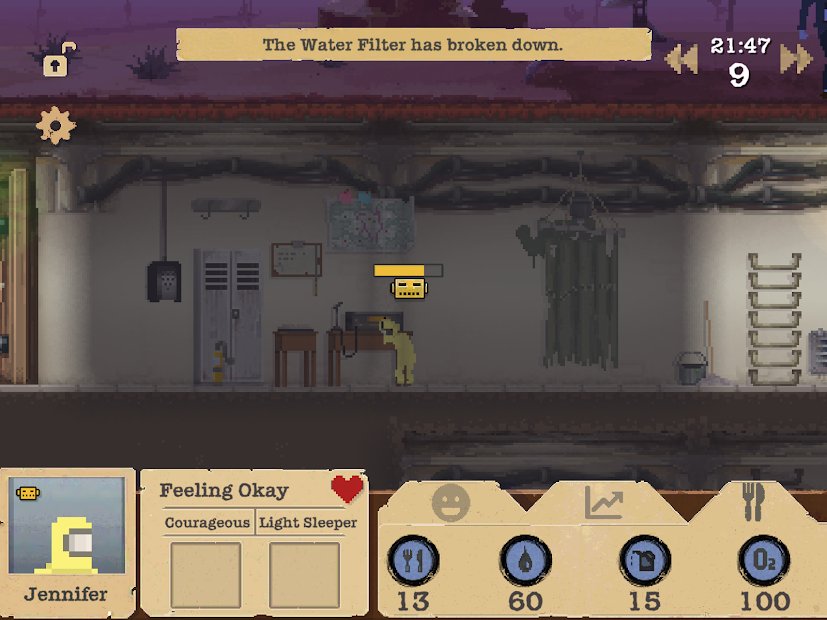Toggle the camera lock padlock icon
The height and width of the screenshot is (620, 827).
57,61
